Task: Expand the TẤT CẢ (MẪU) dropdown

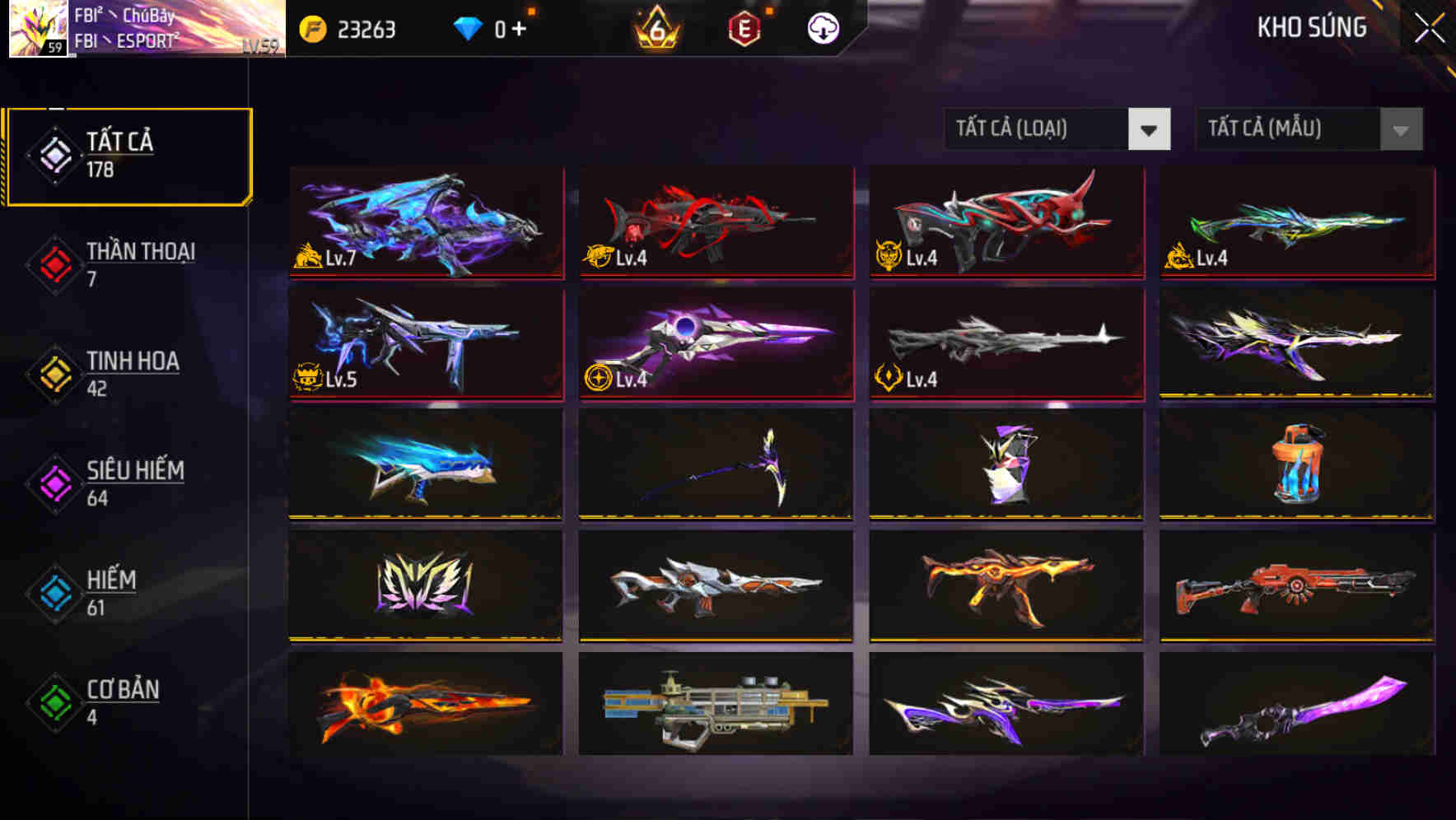Action: click(1293, 129)
